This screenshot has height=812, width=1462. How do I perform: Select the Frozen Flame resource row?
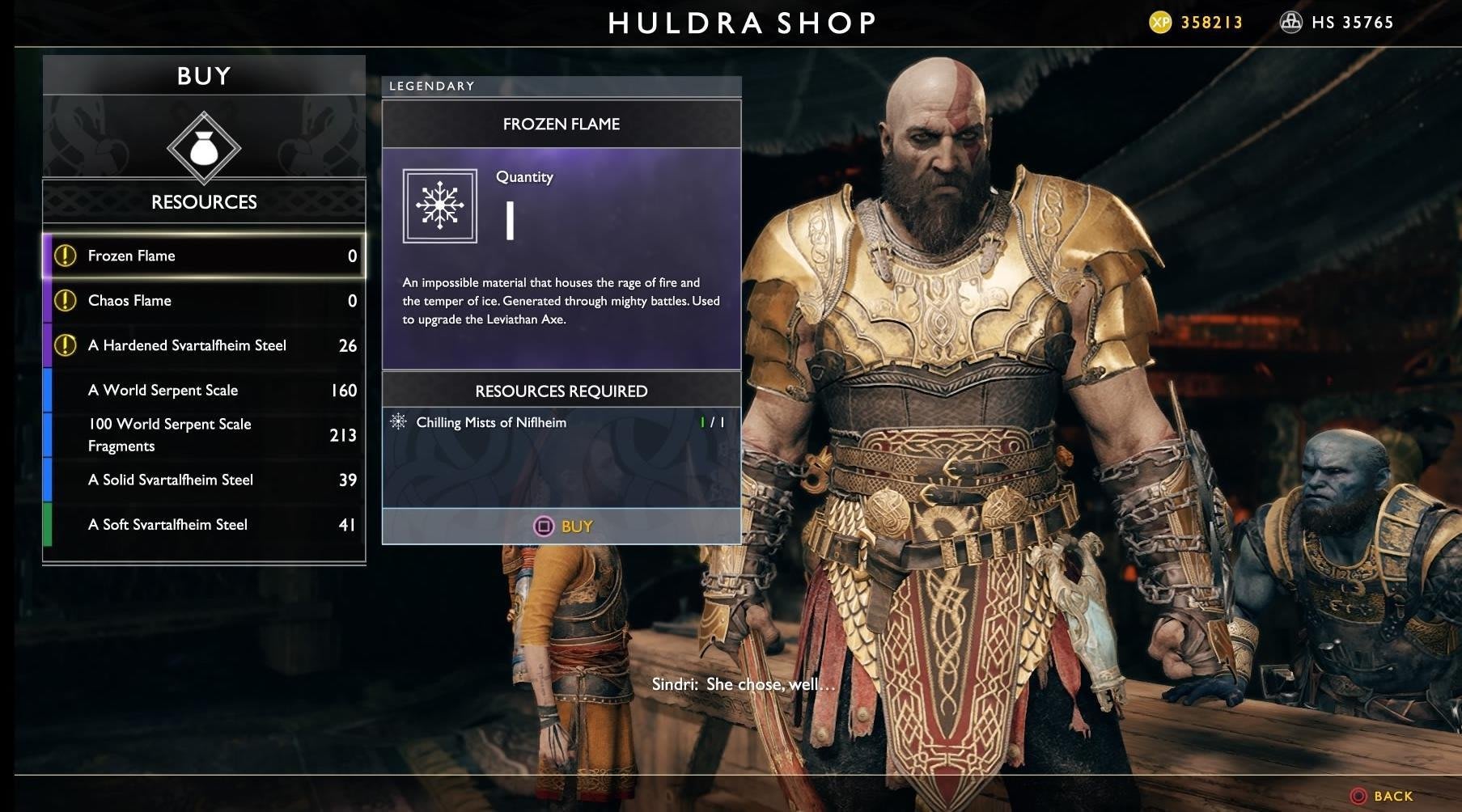204,256
